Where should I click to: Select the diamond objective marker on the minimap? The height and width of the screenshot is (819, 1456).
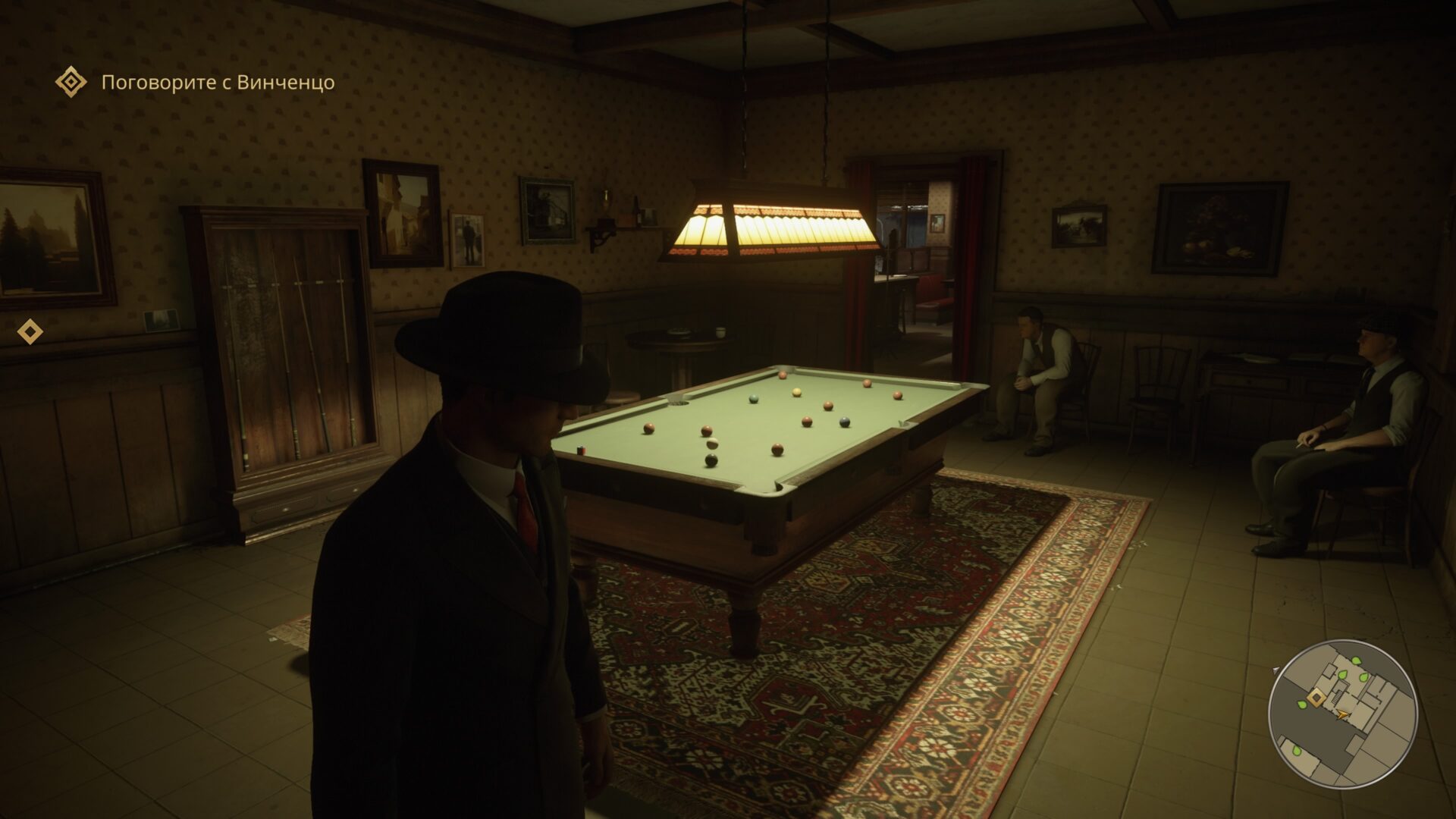click(1317, 698)
